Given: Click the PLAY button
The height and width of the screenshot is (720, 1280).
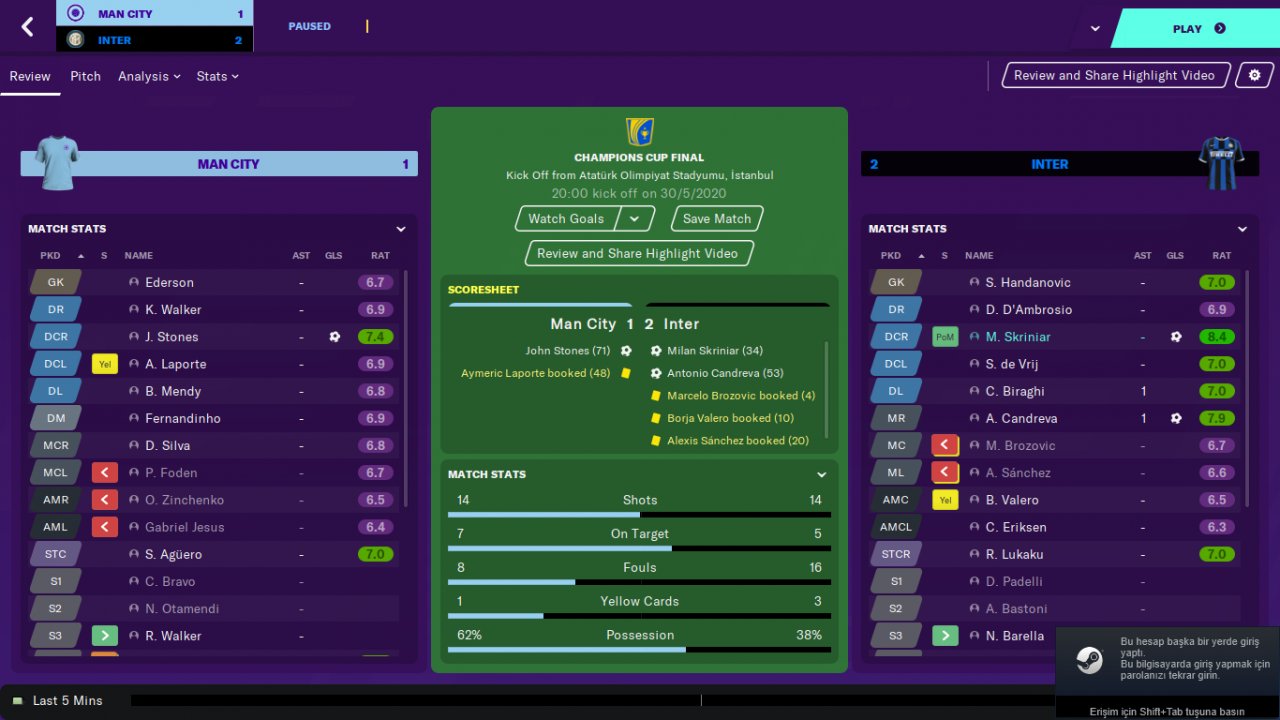Looking at the screenshot, I should (x=1198, y=29).
